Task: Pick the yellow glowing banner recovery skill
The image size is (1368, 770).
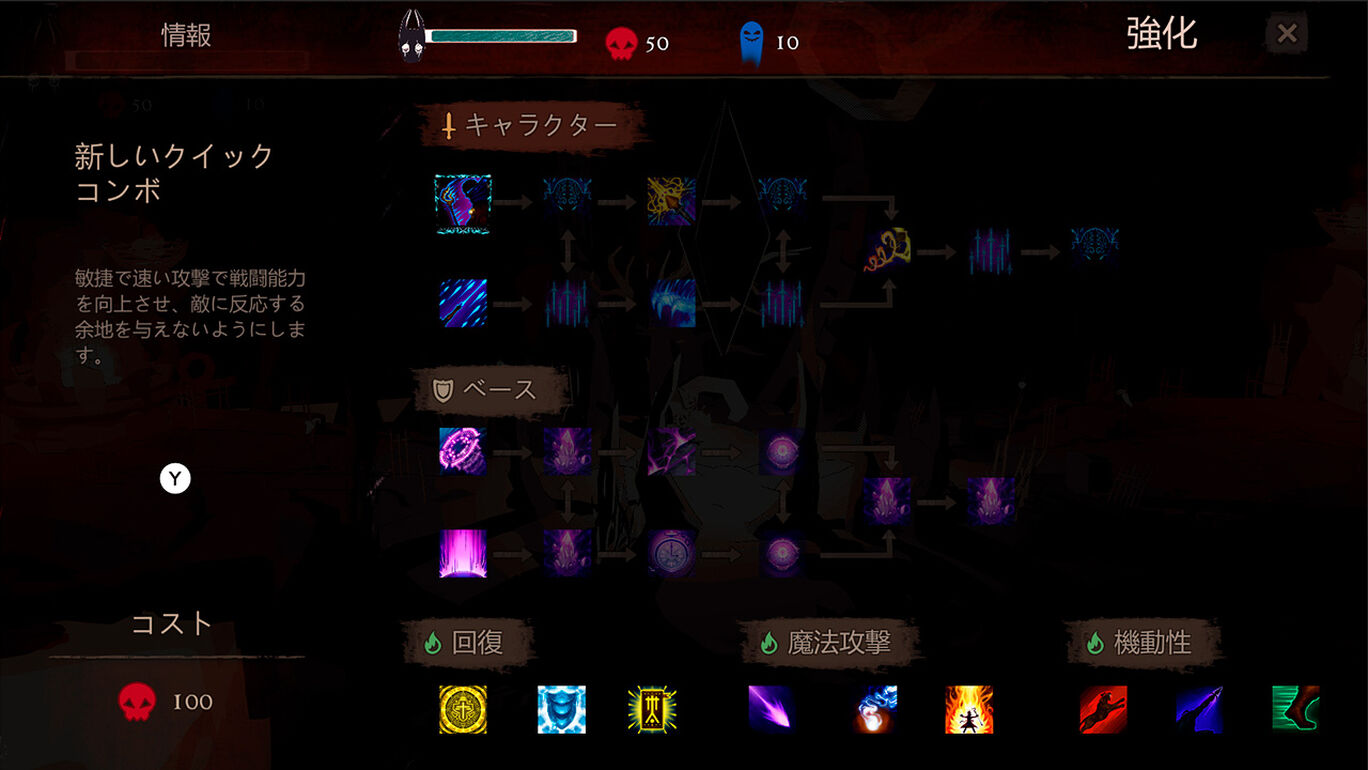Action: [x=652, y=710]
